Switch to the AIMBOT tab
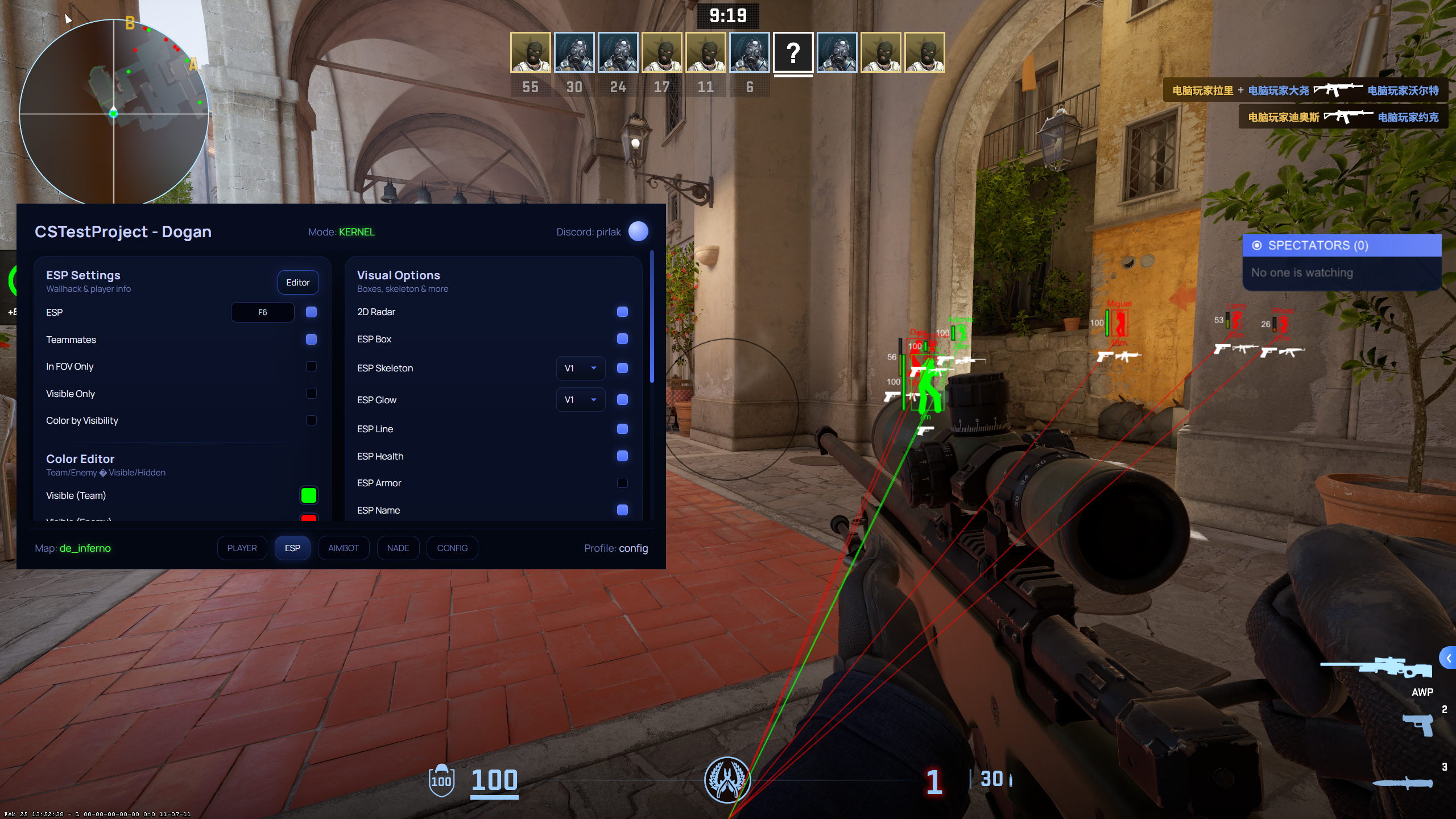Viewport: 1456px width, 819px height. (344, 548)
